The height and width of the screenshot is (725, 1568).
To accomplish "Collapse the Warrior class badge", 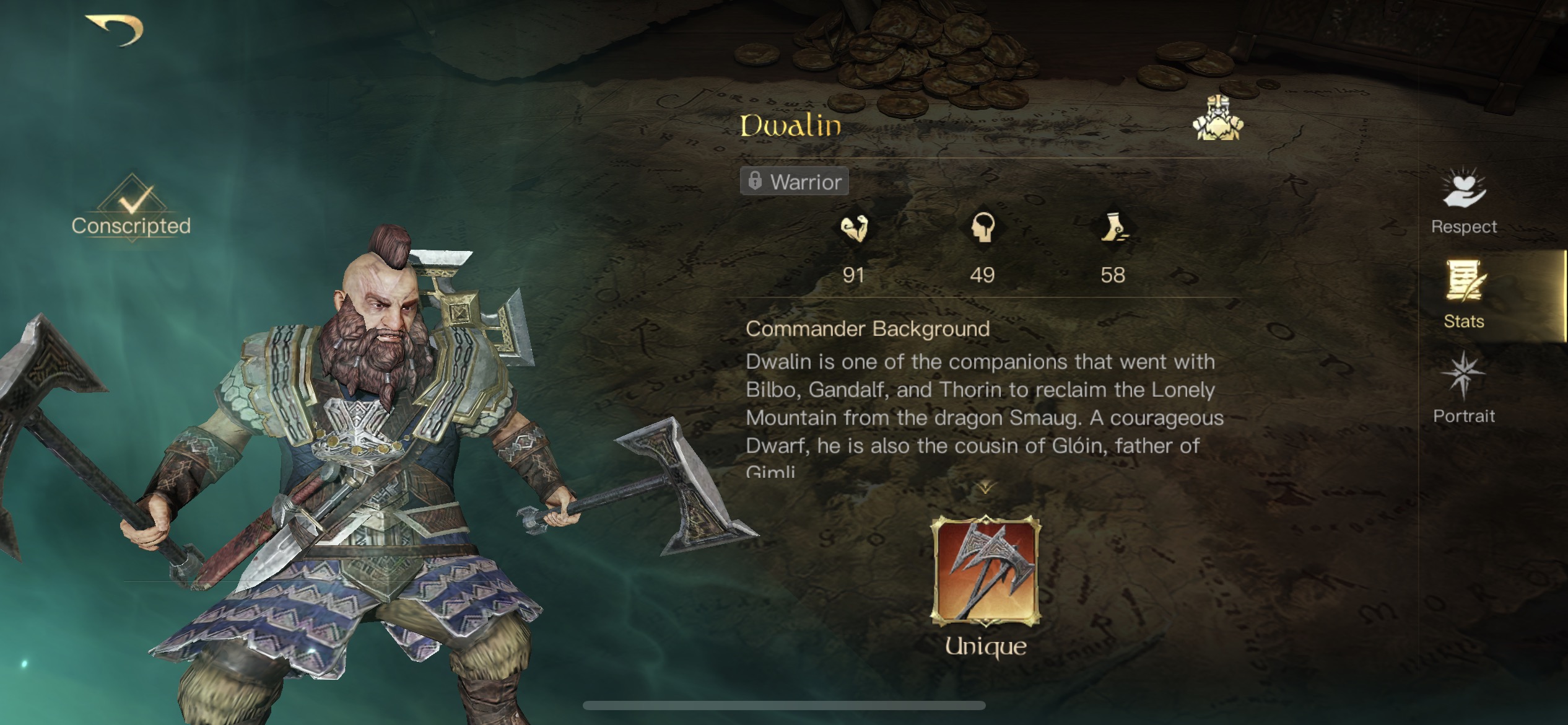I will point(793,181).
